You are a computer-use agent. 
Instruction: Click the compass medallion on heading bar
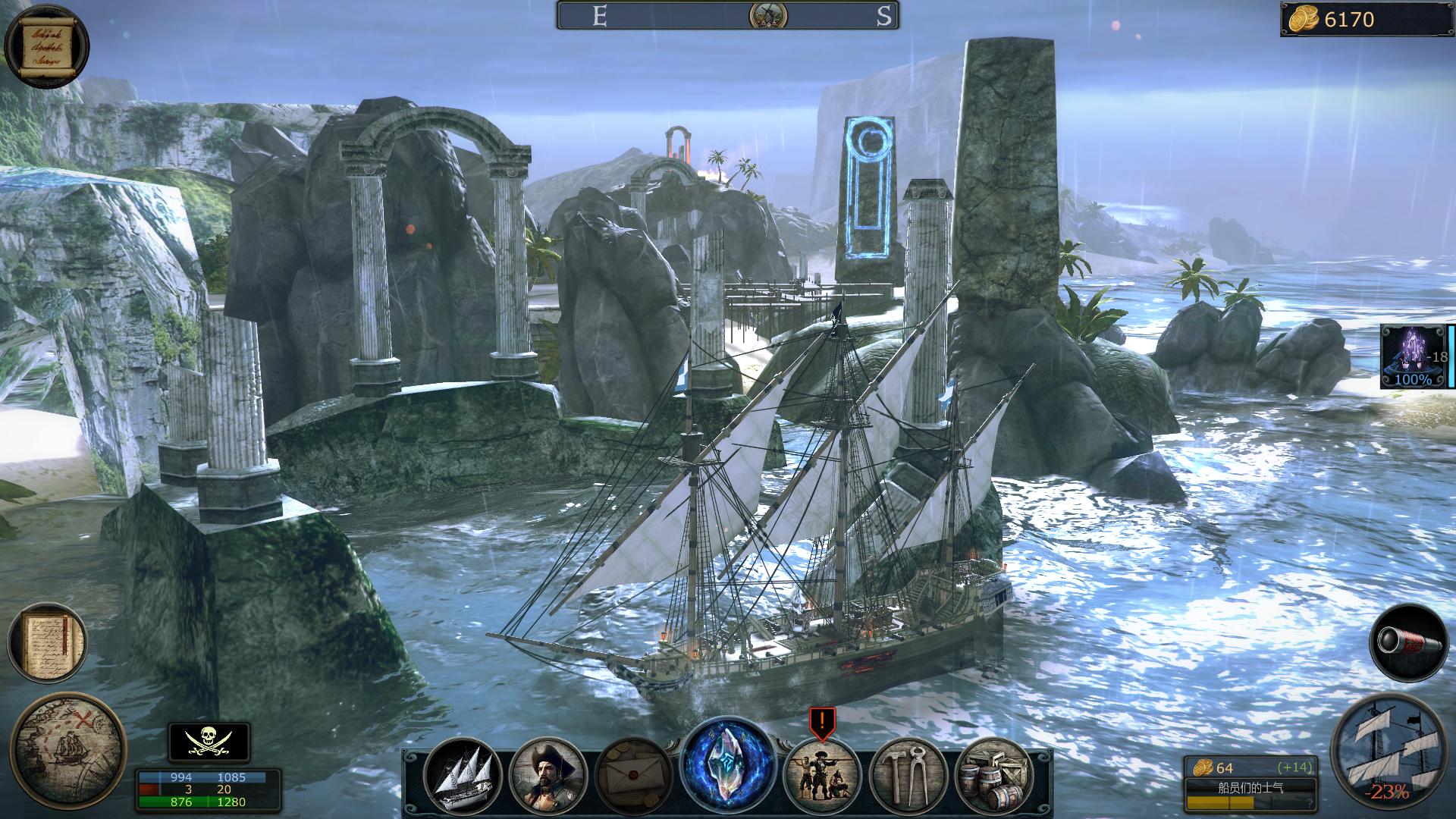767,16
